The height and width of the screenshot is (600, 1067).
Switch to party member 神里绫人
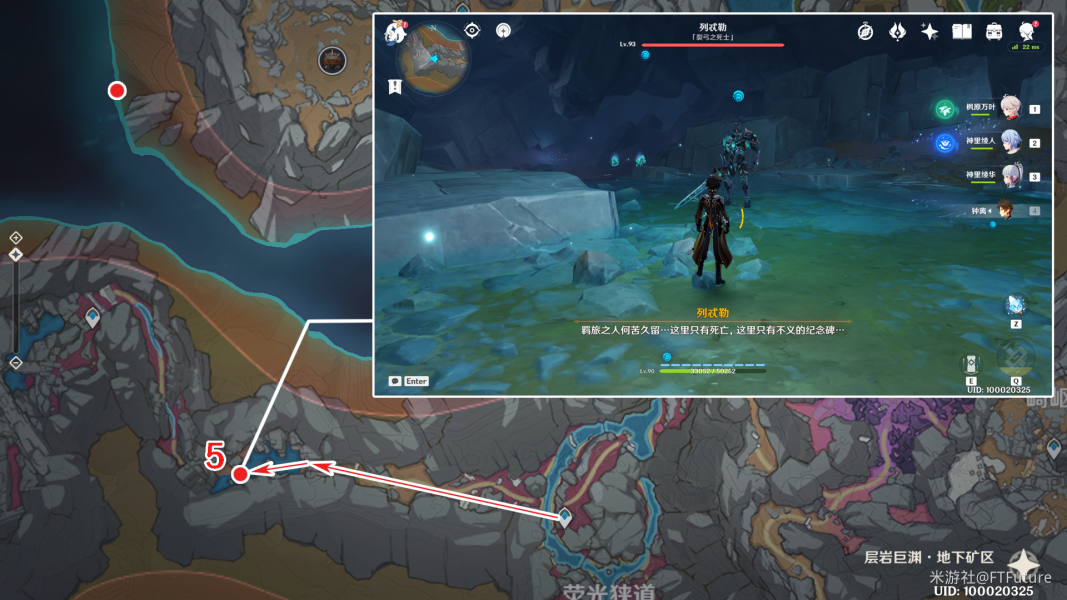point(1010,142)
